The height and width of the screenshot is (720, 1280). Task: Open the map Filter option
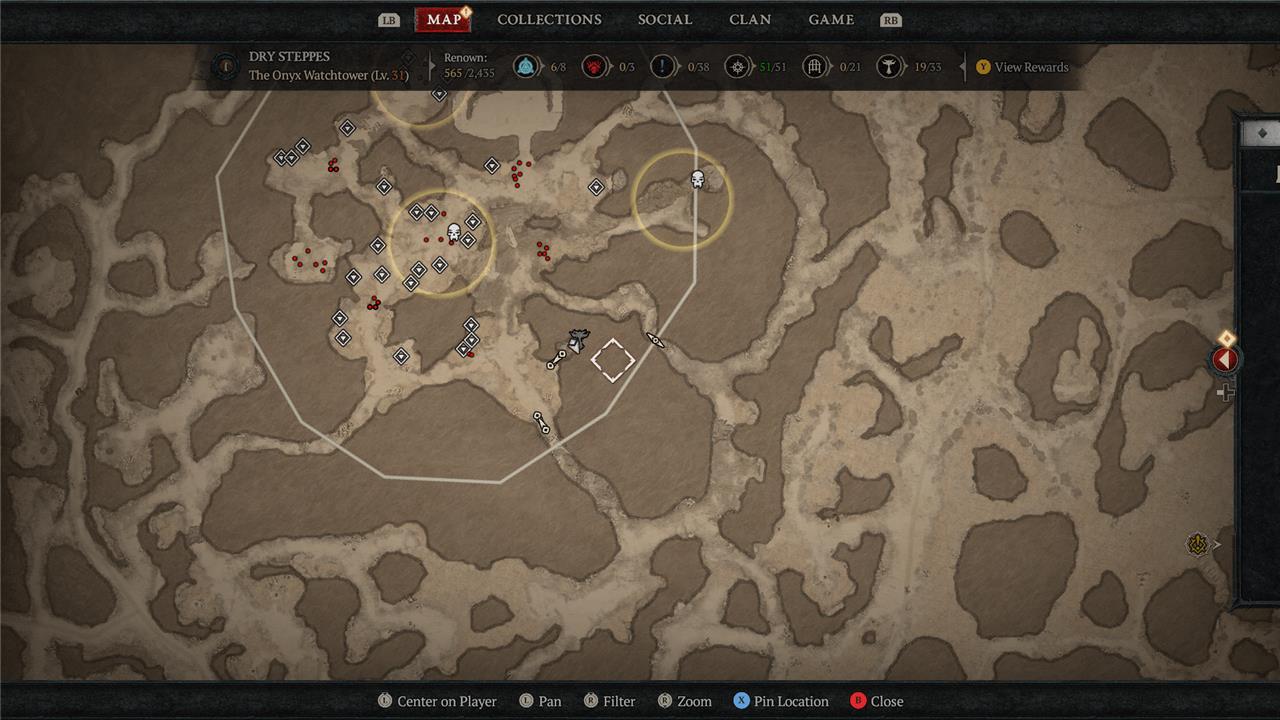(x=609, y=701)
